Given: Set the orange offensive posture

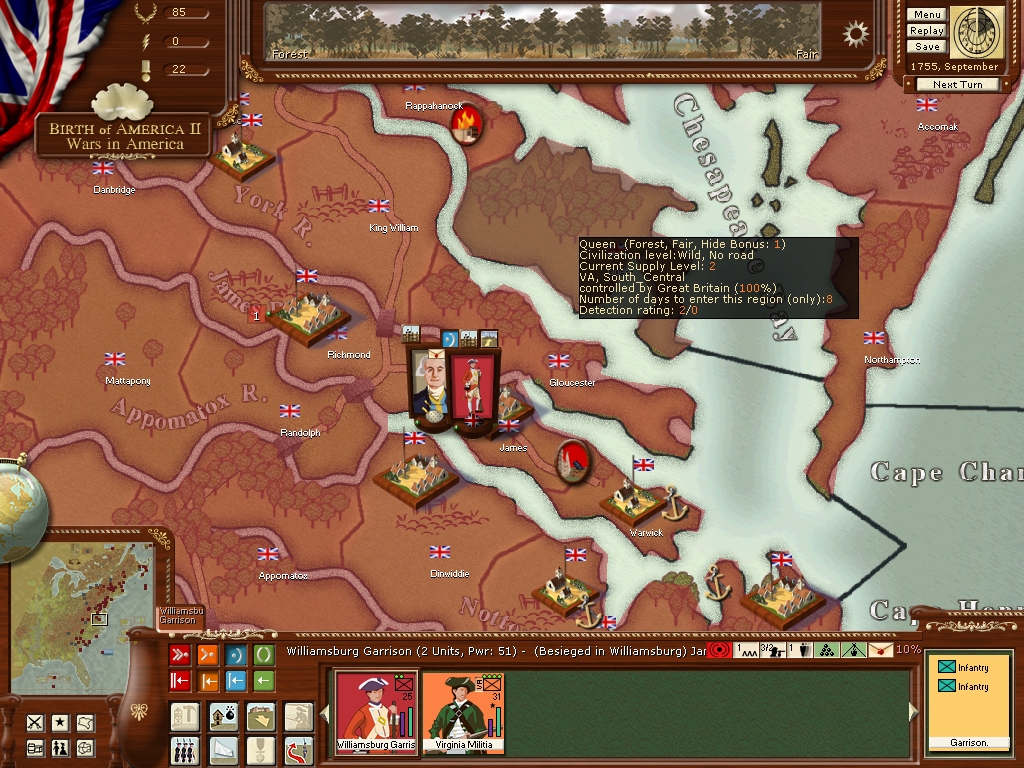Looking at the screenshot, I should 208,655.
